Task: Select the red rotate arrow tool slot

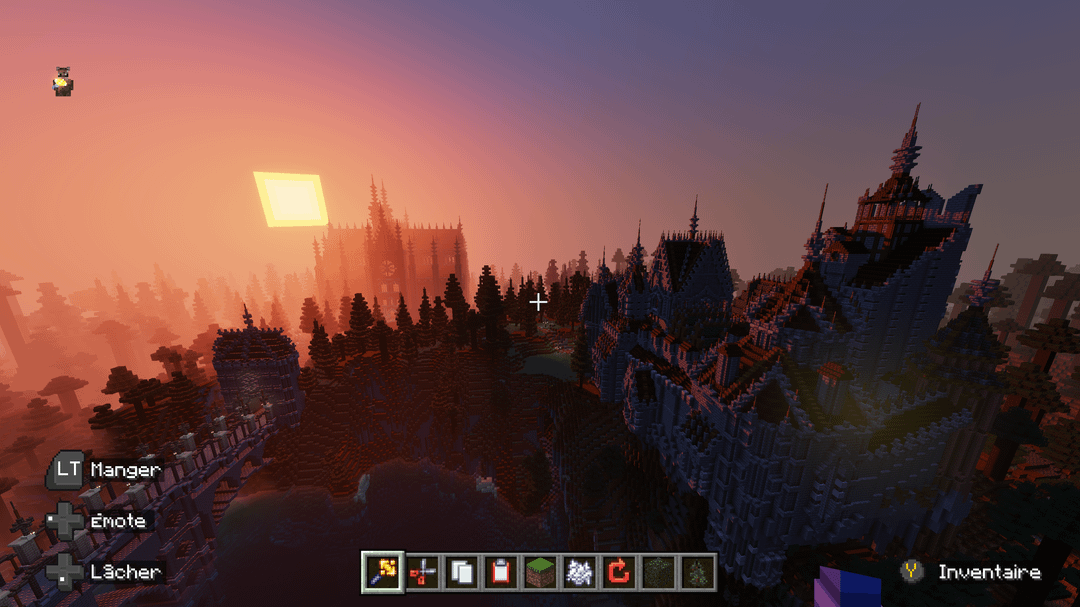Action: click(x=619, y=571)
